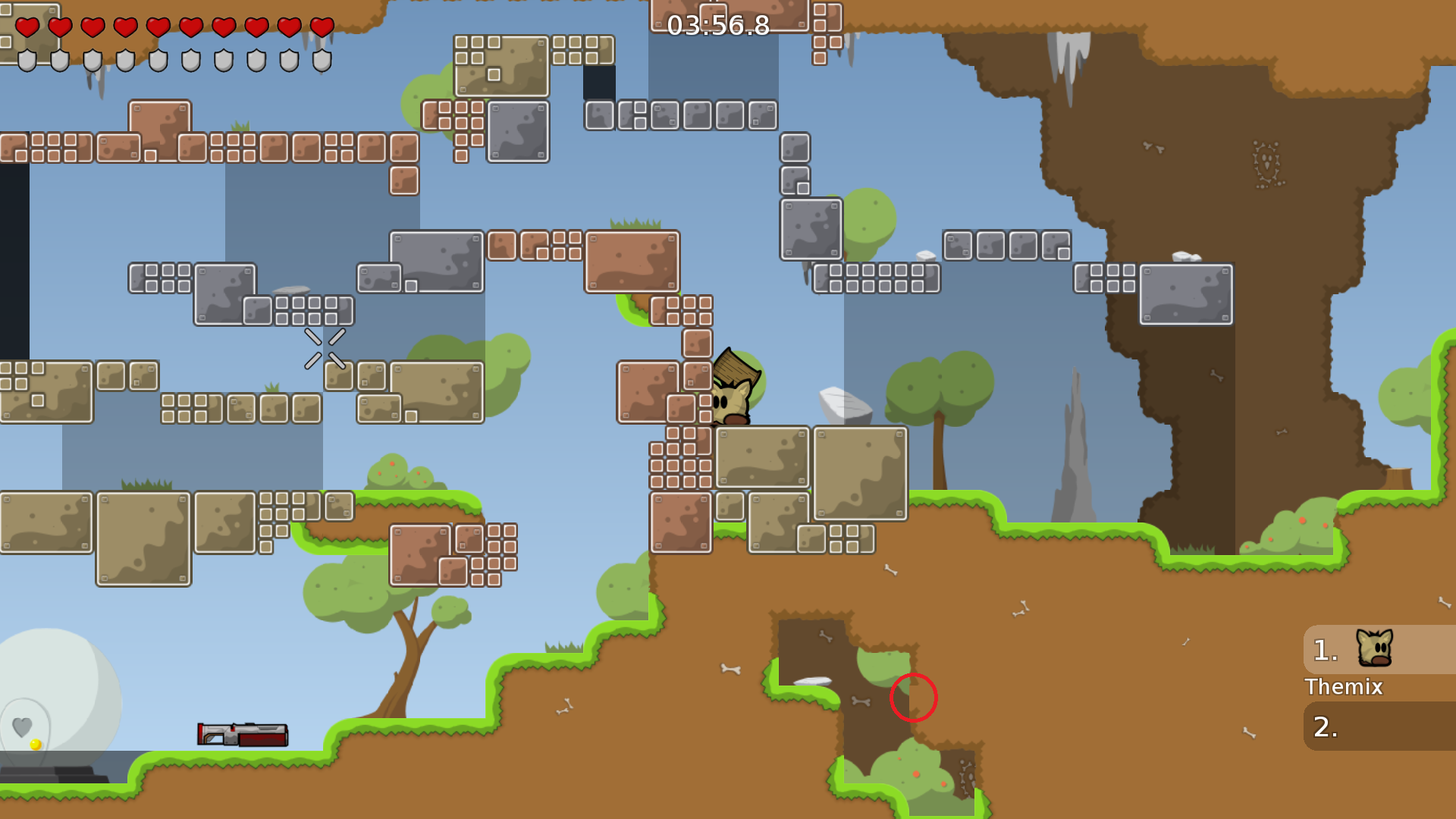Image resolution: width=1456 pixels, height=819 pixels.
Task: Select Themix's first-place scoreboard entry
Action: coord(1379,650)
